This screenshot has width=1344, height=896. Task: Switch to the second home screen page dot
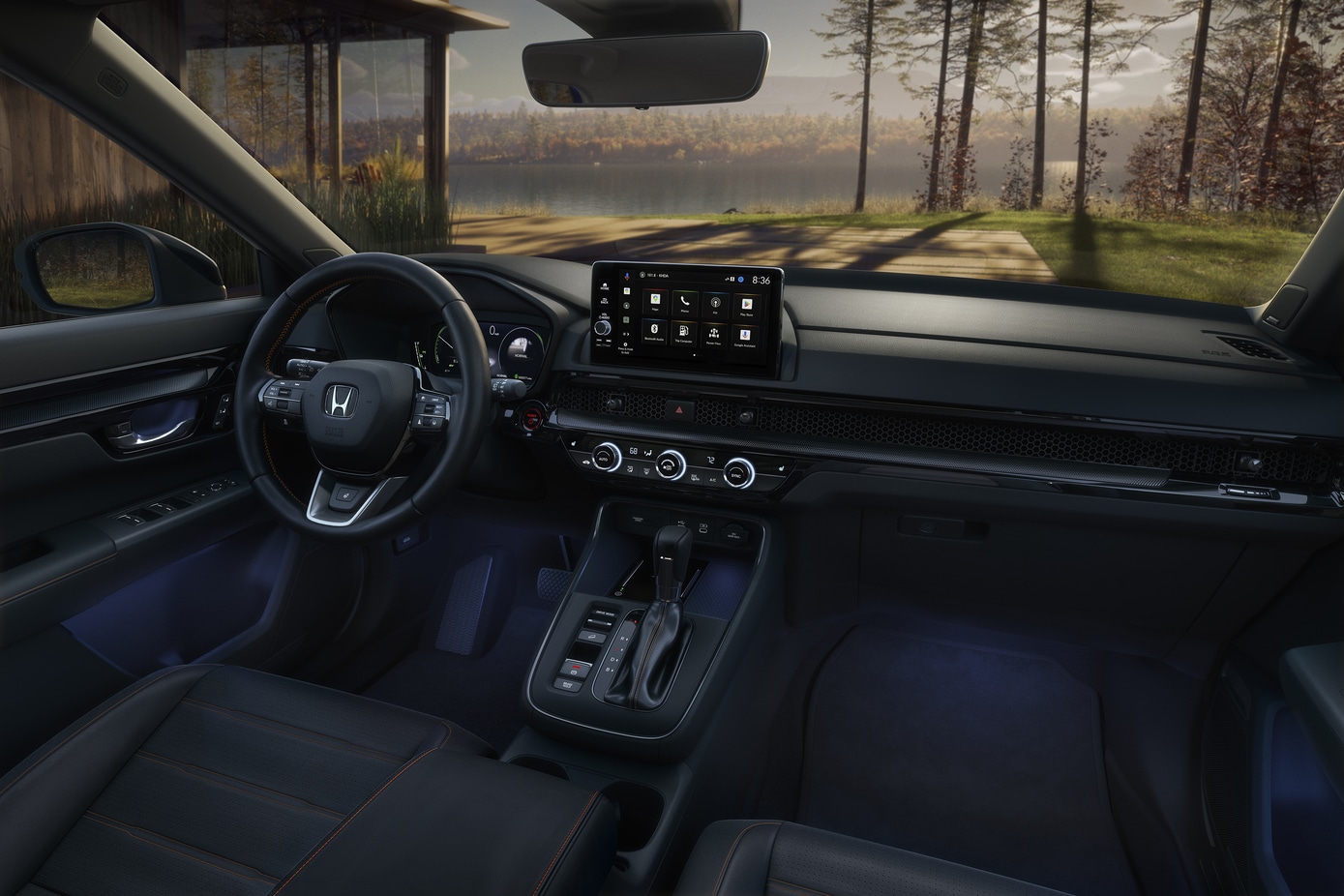[x=698, y=356]
